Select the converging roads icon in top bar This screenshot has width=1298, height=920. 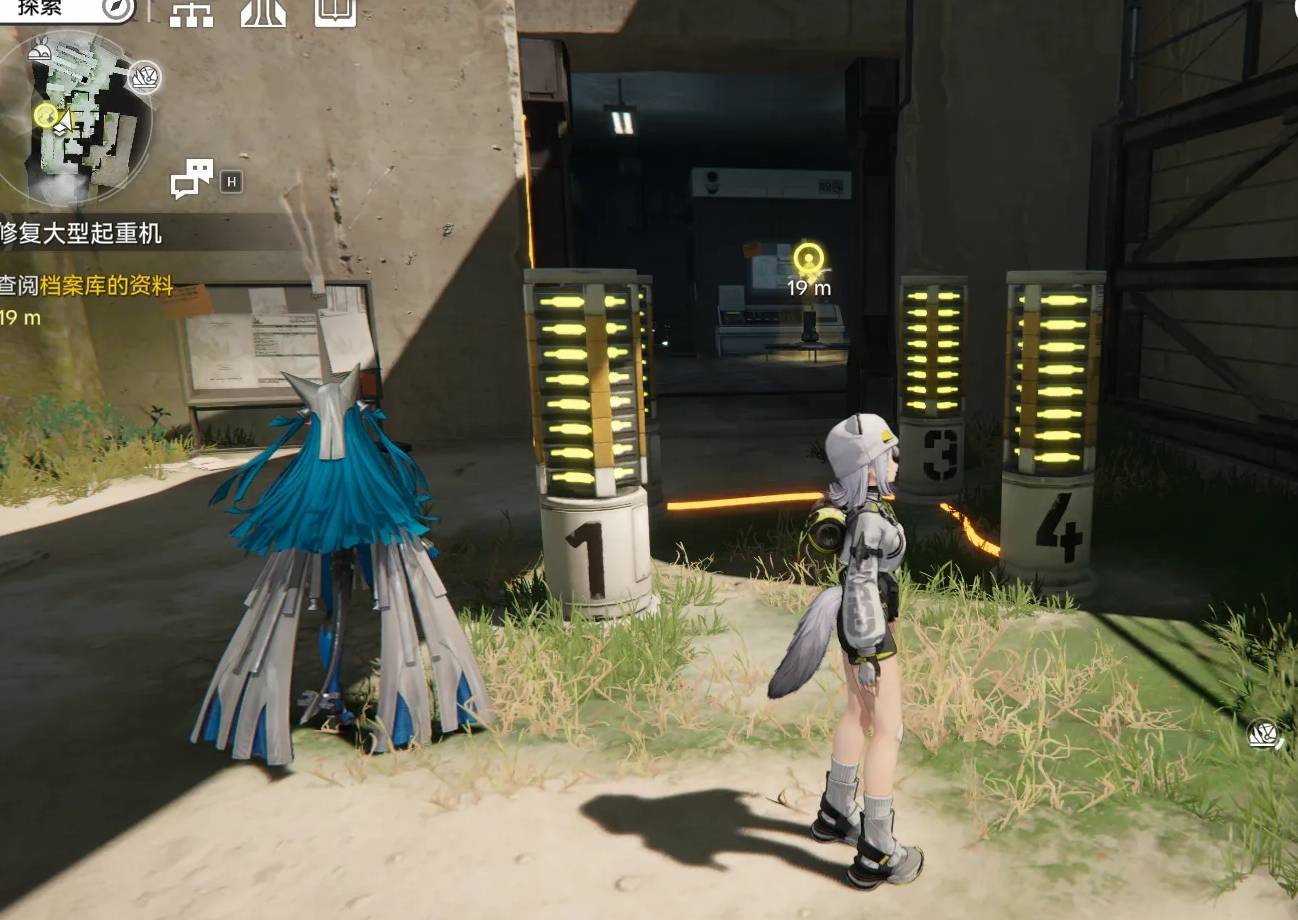(x=263, y=12)
